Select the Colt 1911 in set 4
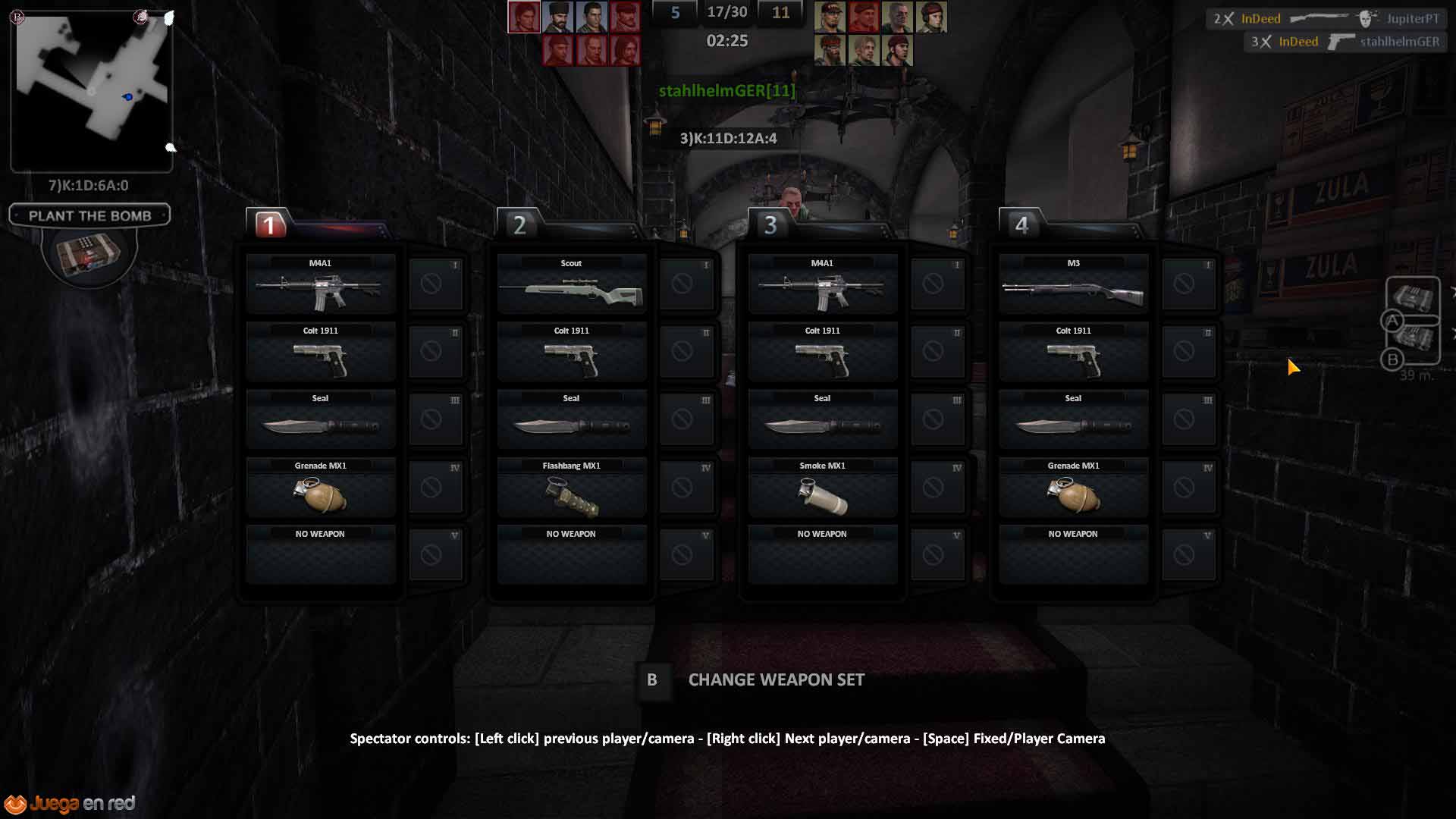The height and width of the screenshot is (819, 1456). click(1073, 352)
